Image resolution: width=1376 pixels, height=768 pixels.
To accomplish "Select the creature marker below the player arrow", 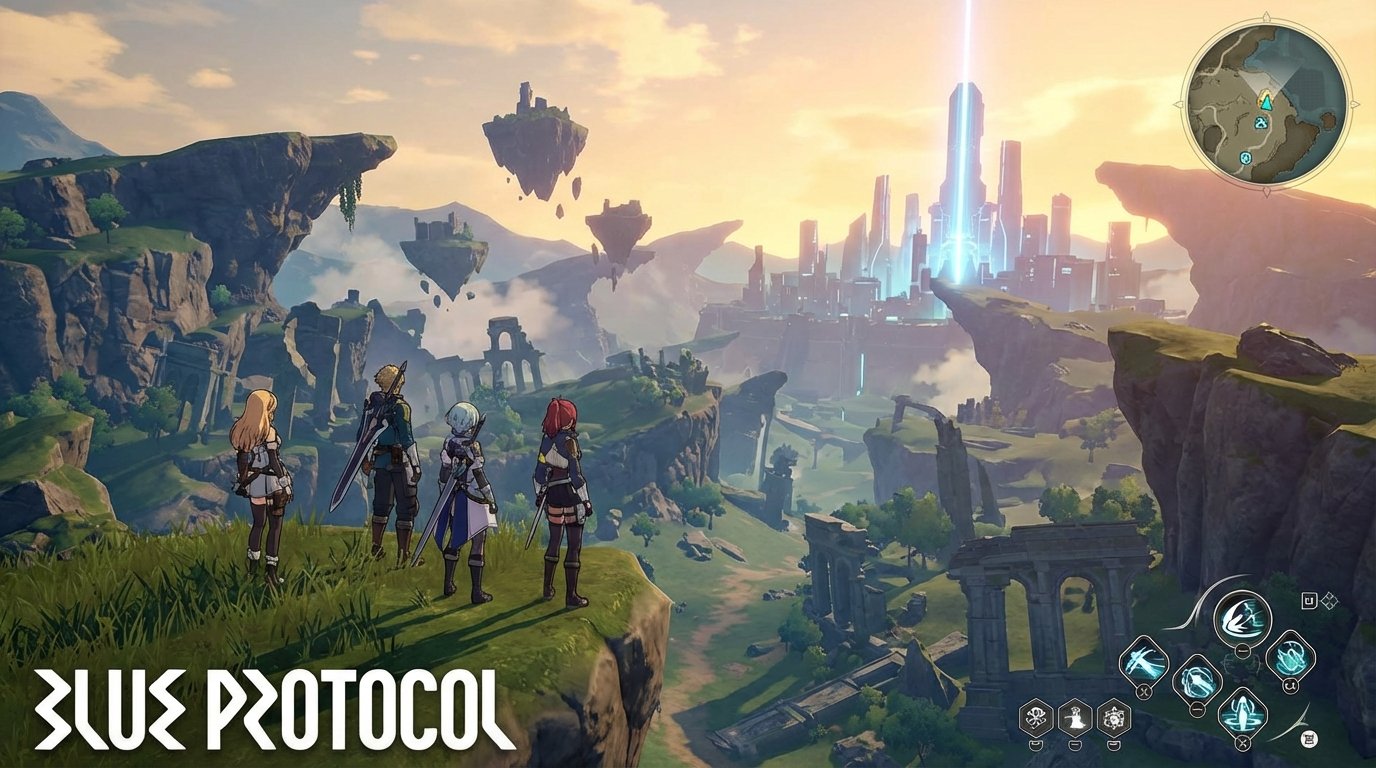I will coord(1262,122).
